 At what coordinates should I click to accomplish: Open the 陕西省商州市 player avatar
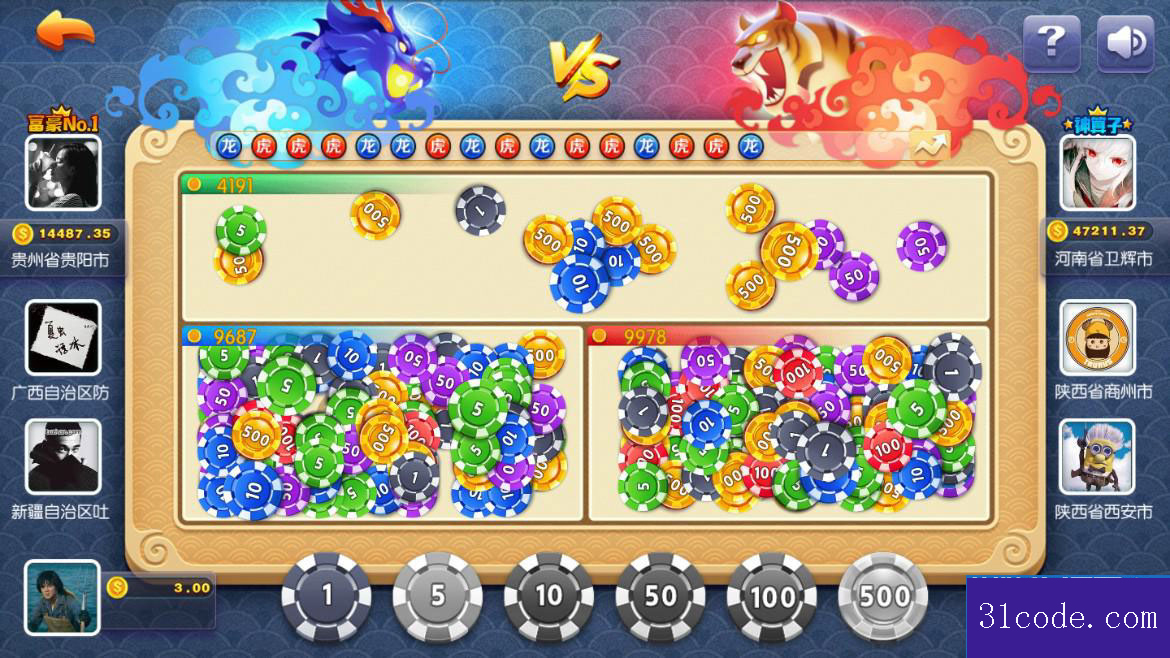click(1098, 338)
